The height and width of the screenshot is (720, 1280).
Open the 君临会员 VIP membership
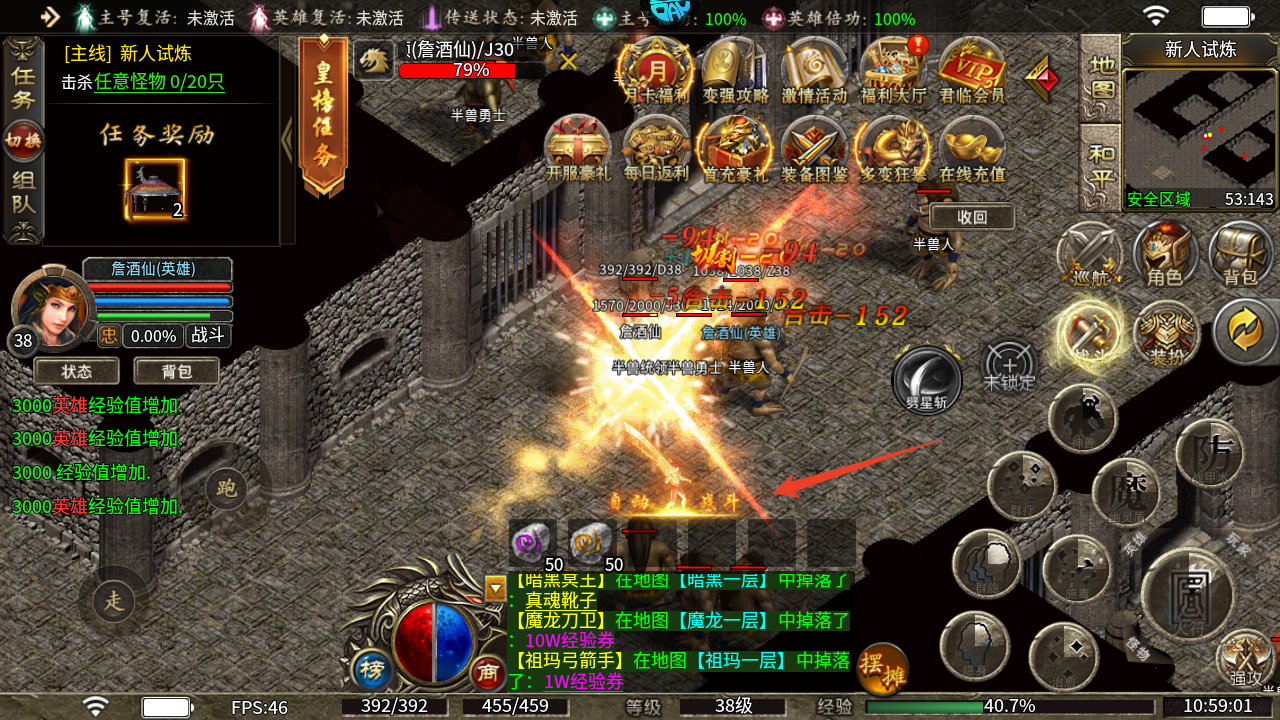[x=971, y=70]
